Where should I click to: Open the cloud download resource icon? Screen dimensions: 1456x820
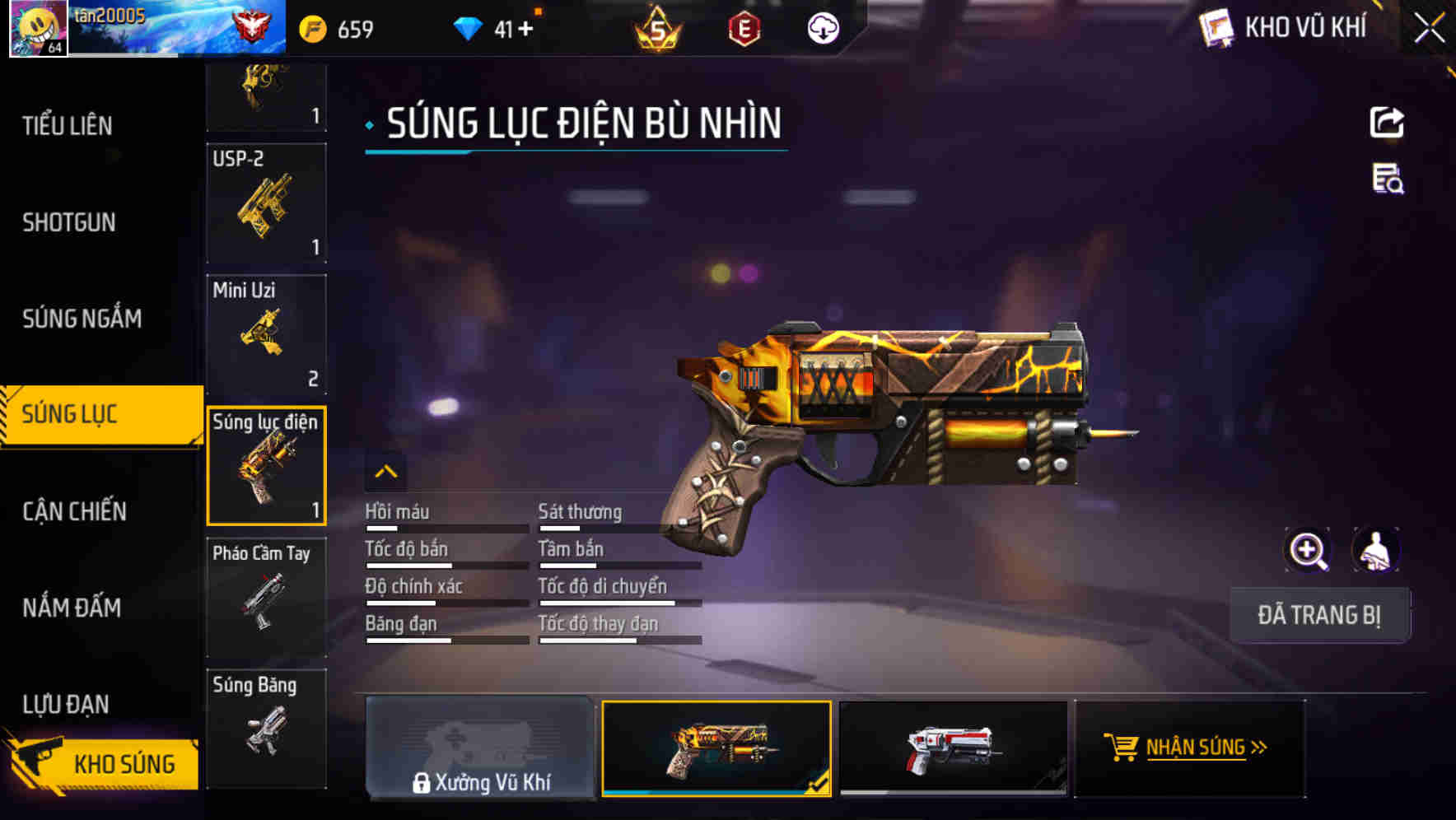[x=822, y=27]
